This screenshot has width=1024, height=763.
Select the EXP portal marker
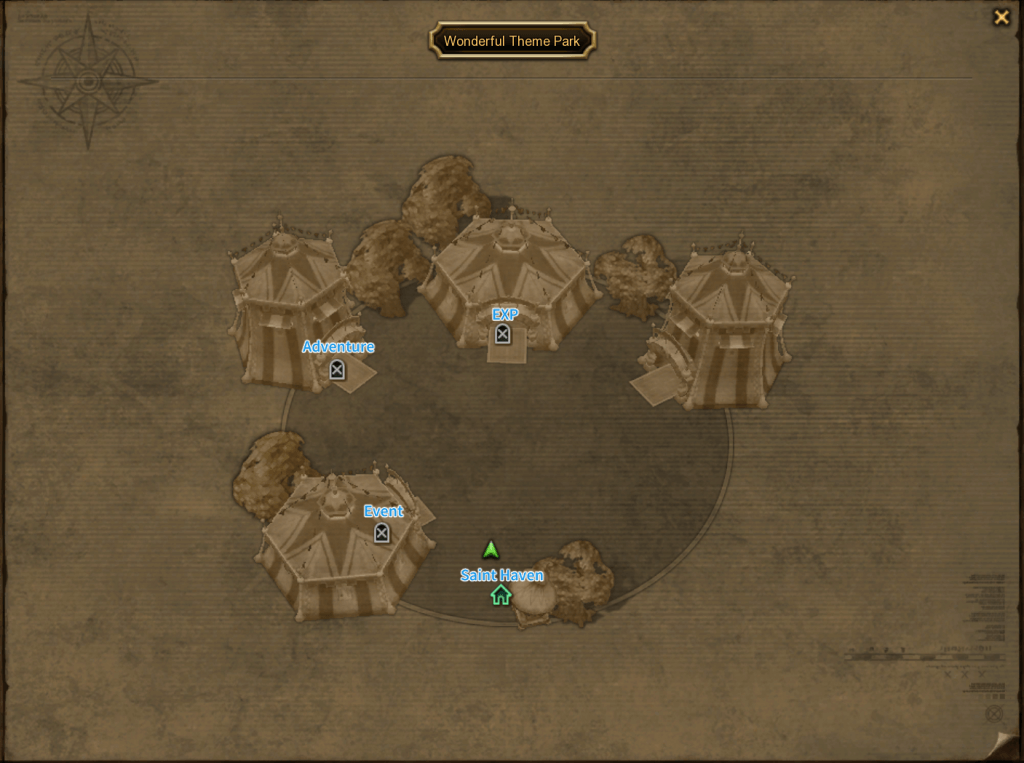click(x=503, y=334)
